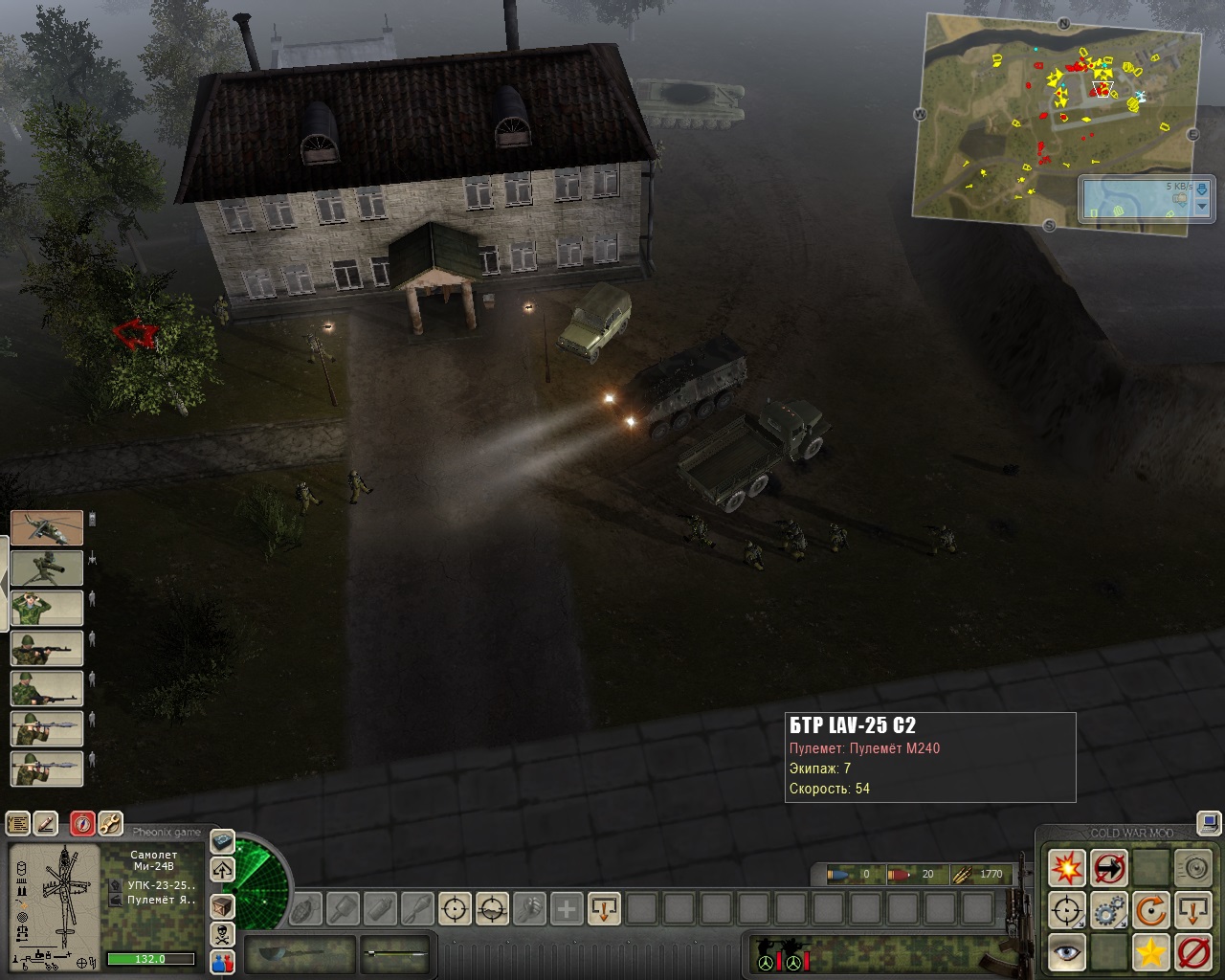Toggle the hold position no-move command

[x=1108, y=869]
